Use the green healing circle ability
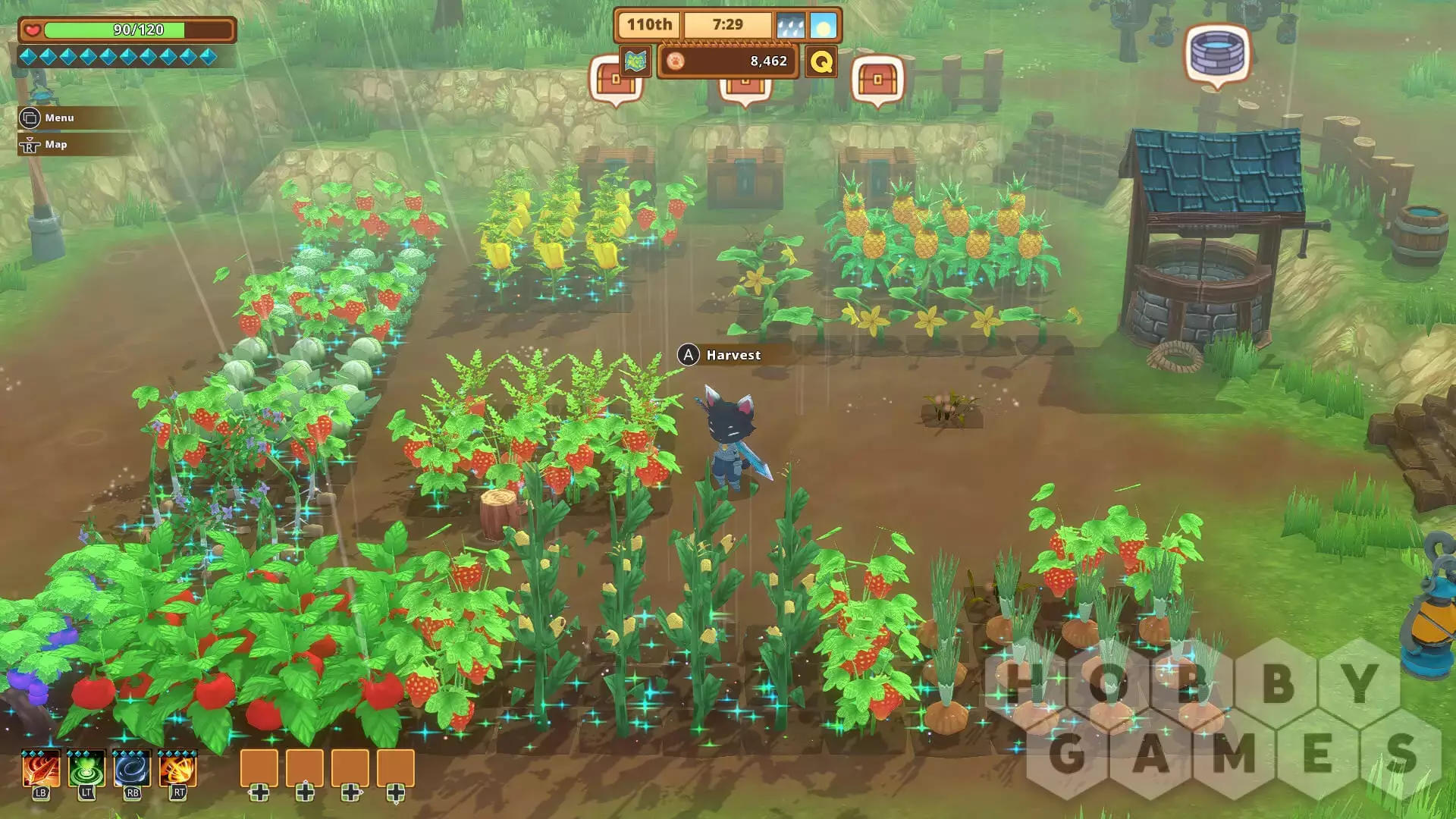The image size is (1456, 819). (x=86, y=770)
